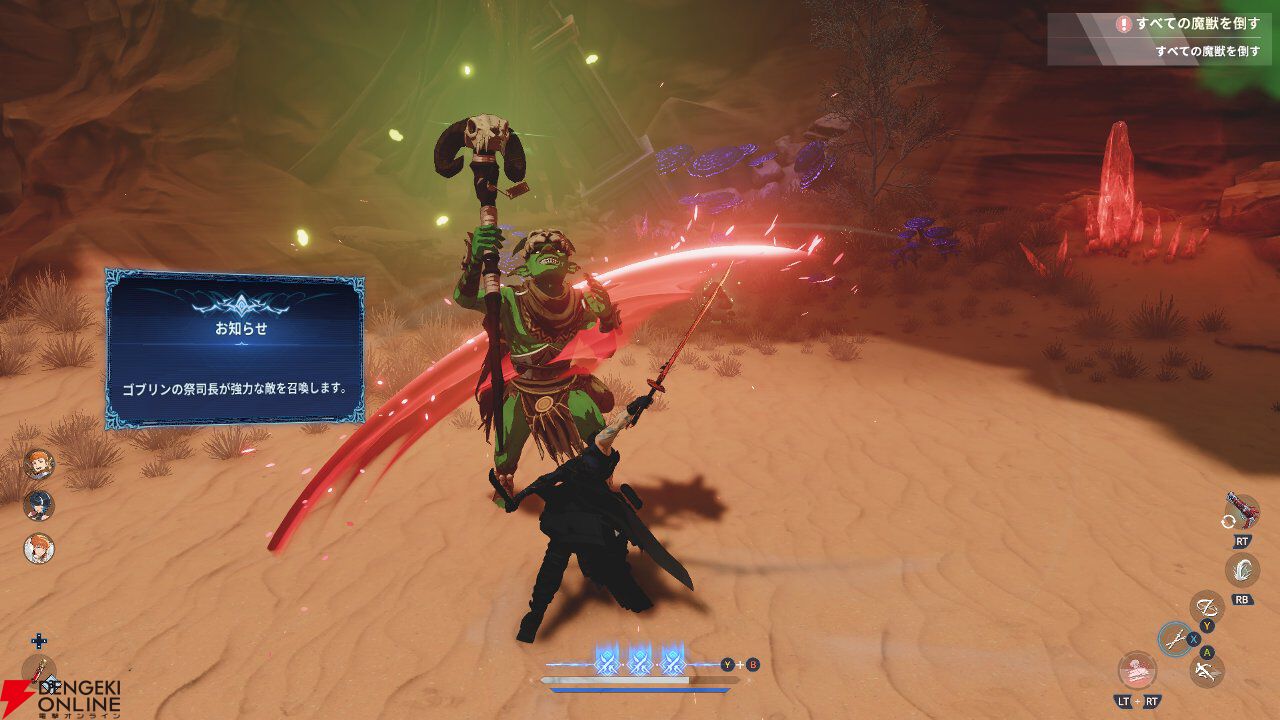Use the circular slash skill icon
1280x720 pixels.
point(1207,606)
